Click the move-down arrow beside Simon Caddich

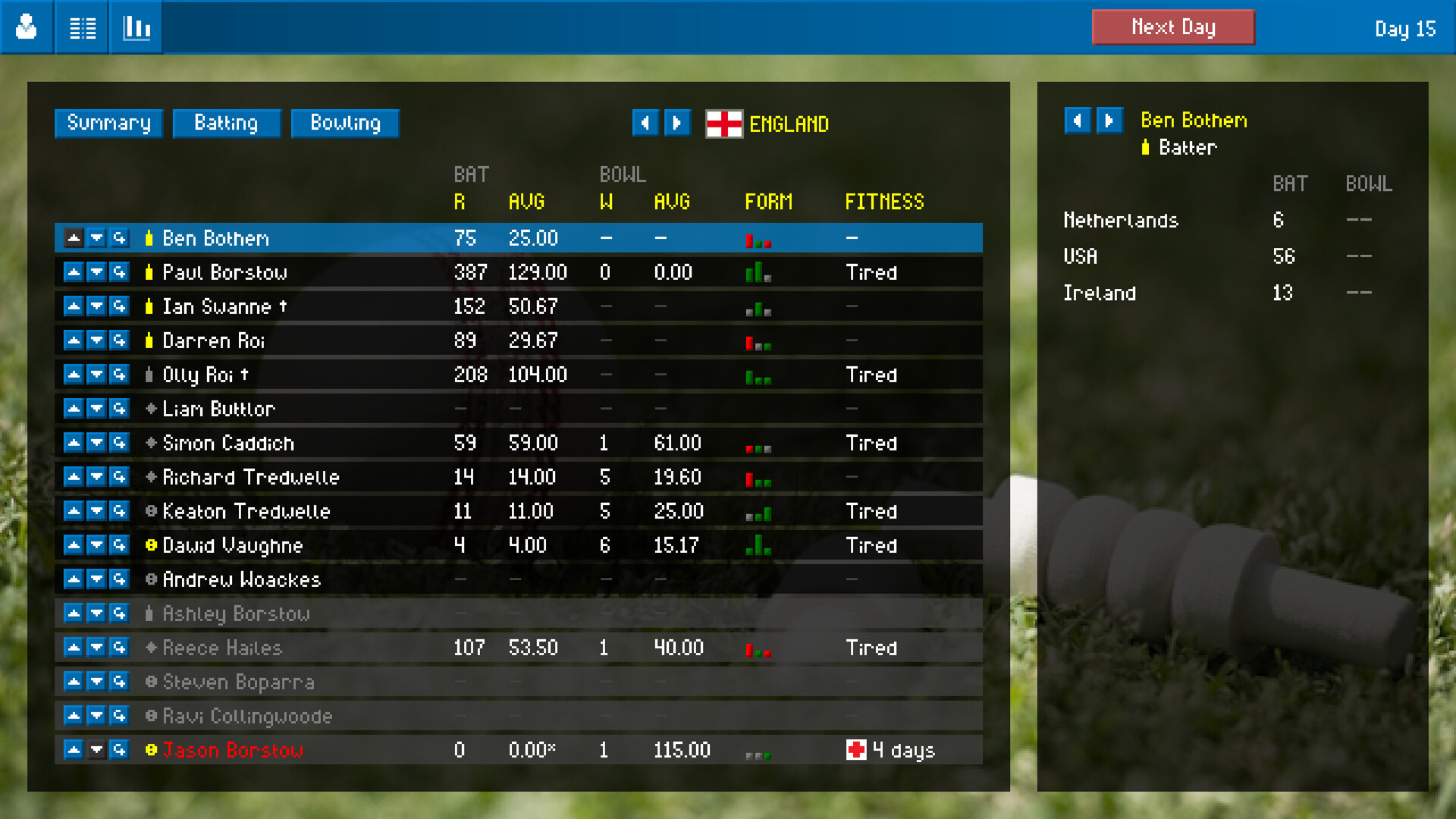(x=96, y=442)
